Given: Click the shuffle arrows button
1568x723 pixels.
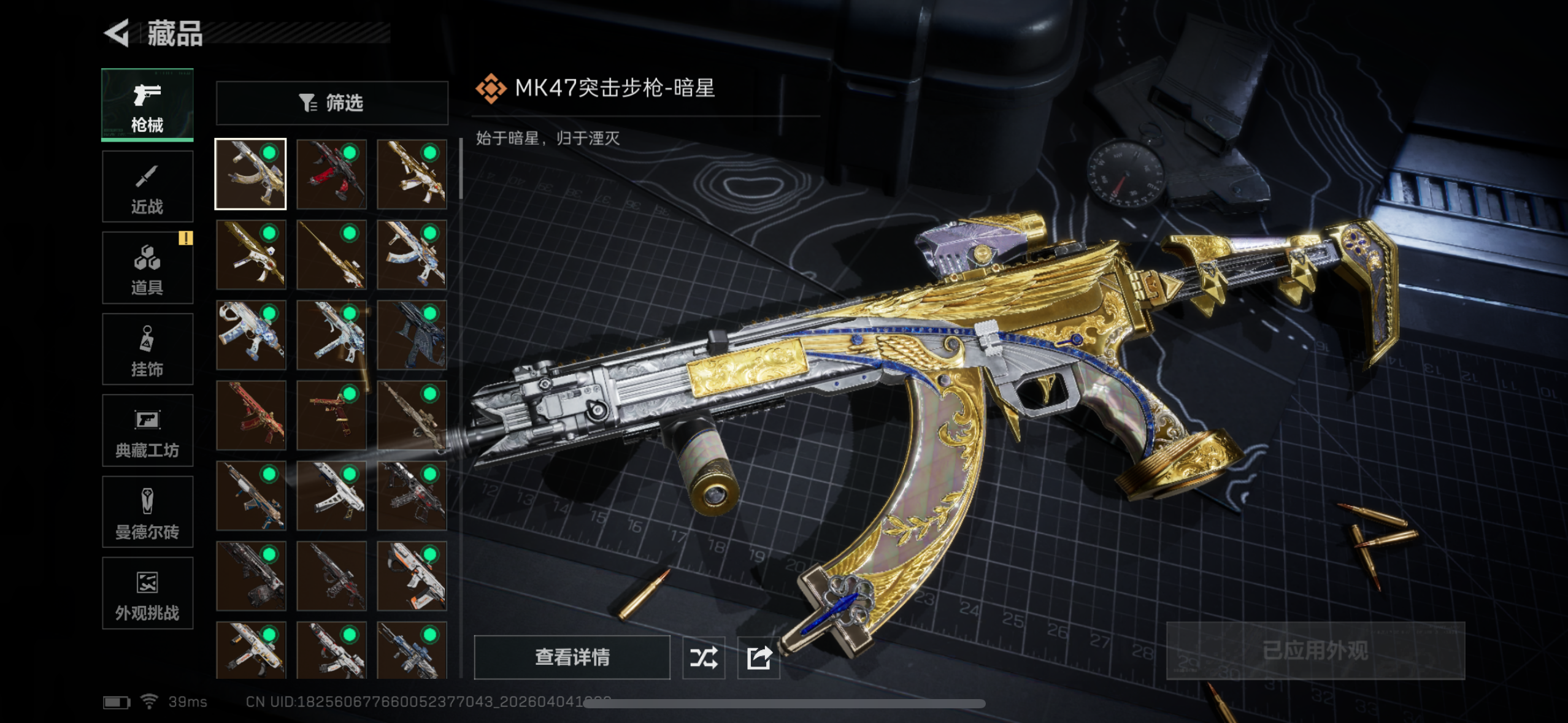Looking at the screenshot, I should click(704, 658).
